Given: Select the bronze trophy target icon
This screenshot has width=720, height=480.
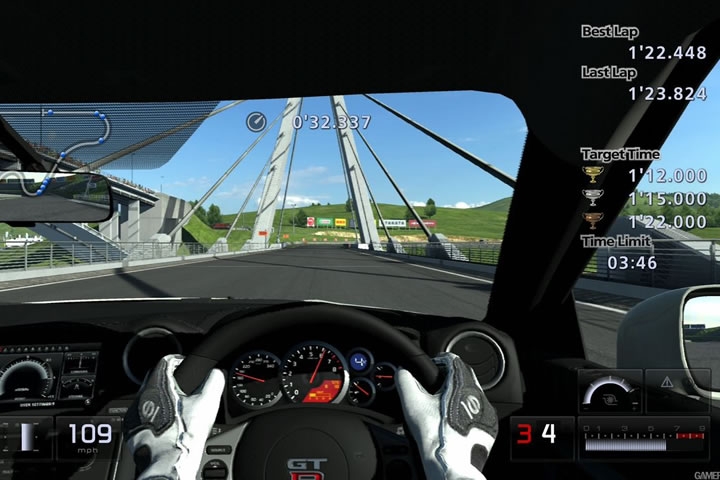Looking at the screenshot, I should 593,220.
